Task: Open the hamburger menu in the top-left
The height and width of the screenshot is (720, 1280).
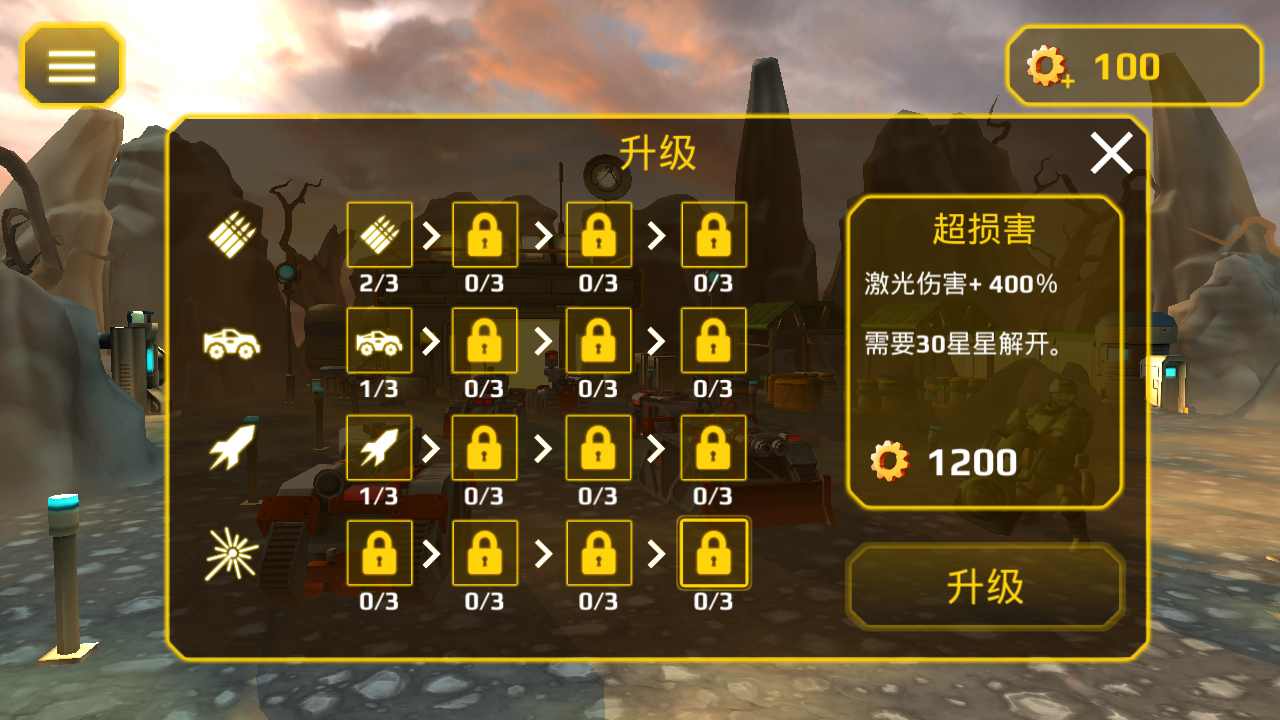Action: (72, 65)
